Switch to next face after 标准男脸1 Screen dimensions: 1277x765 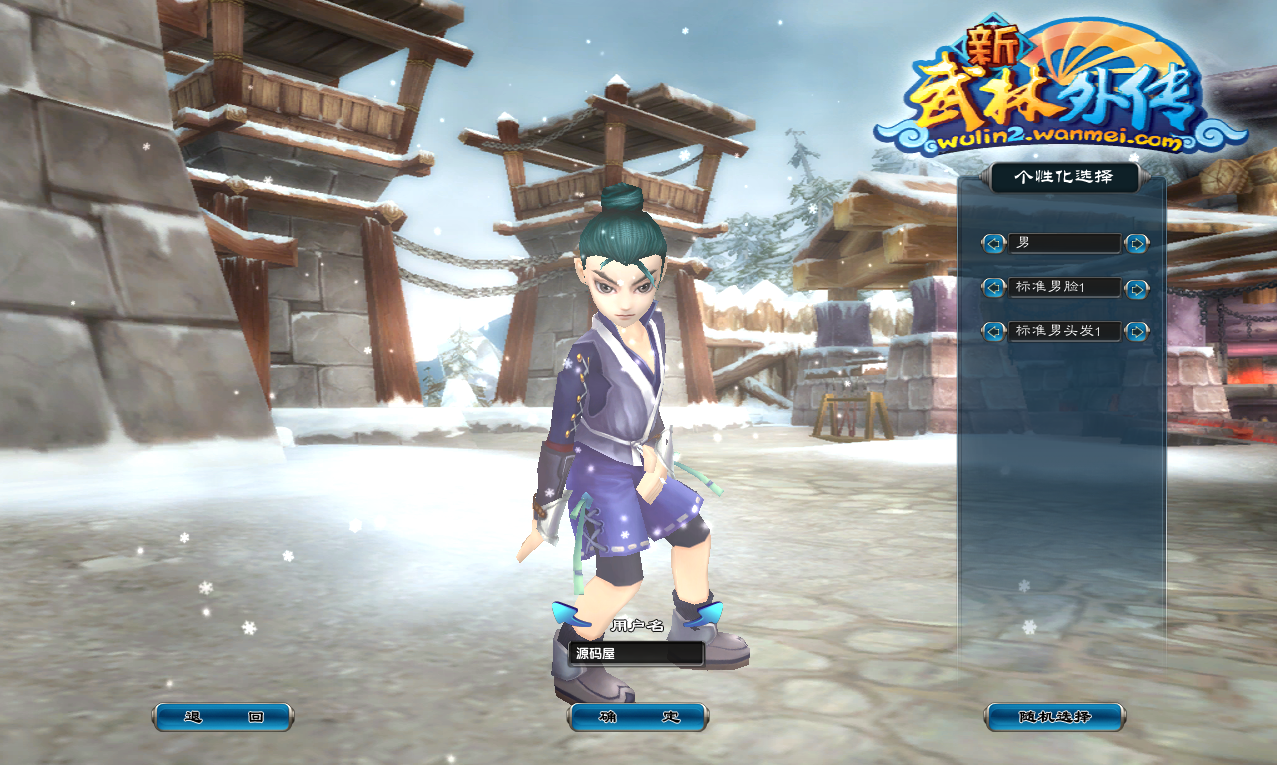[x=1136, y=288]
